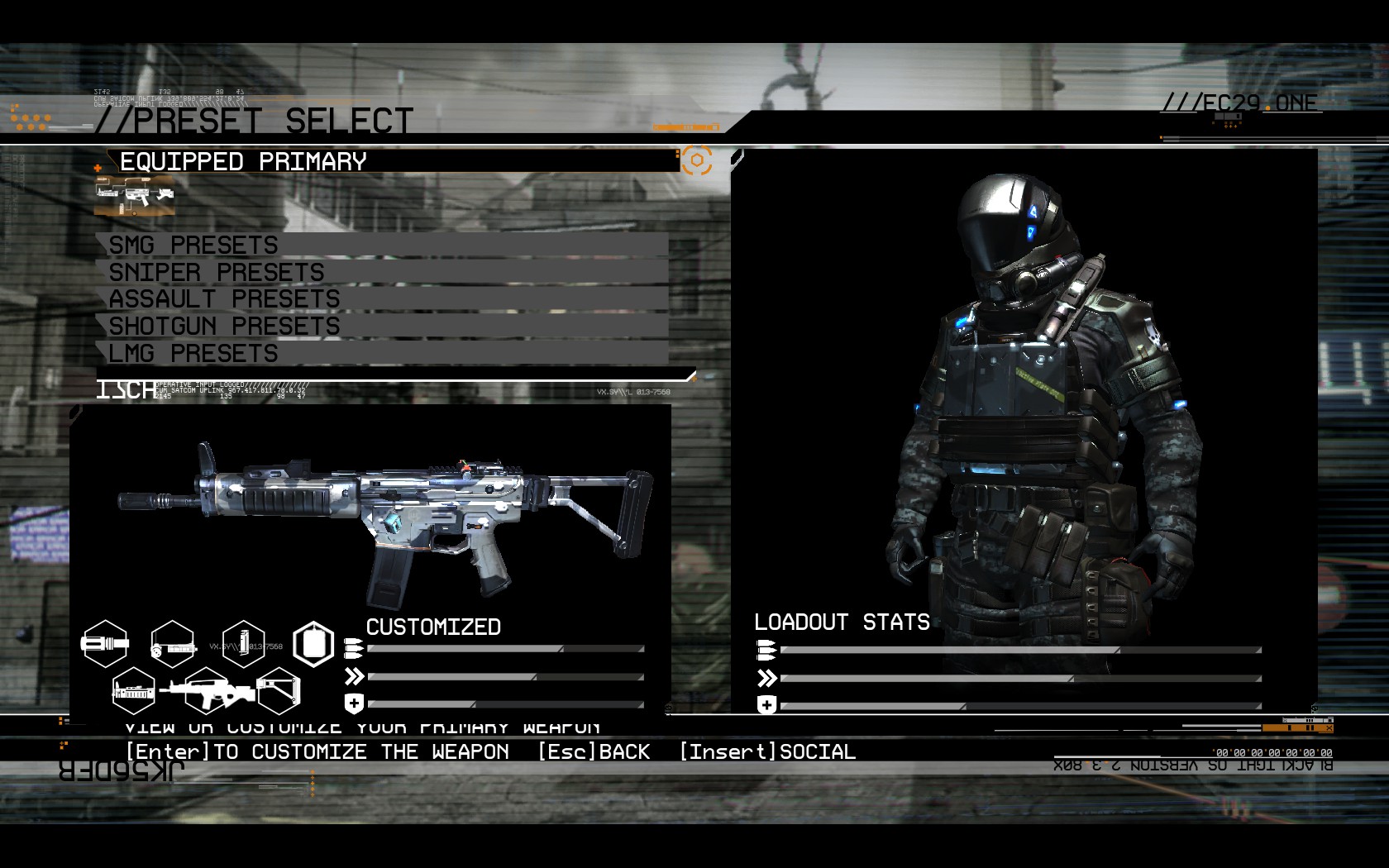
Task: Click the orange target icon beside Equipped Primary
Action: pos(696,160)
